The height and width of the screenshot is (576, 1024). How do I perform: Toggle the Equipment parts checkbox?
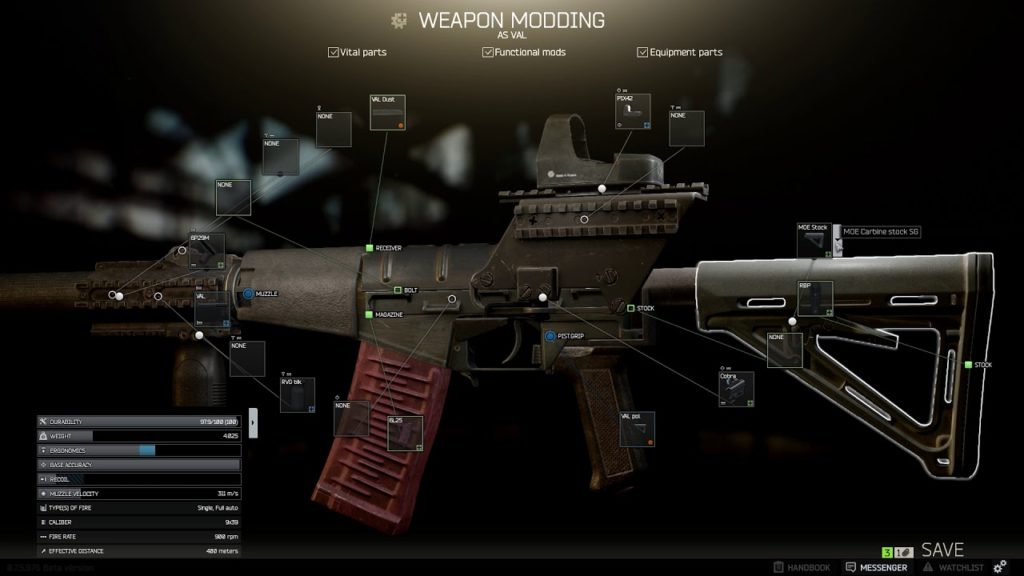pos(642,52)
